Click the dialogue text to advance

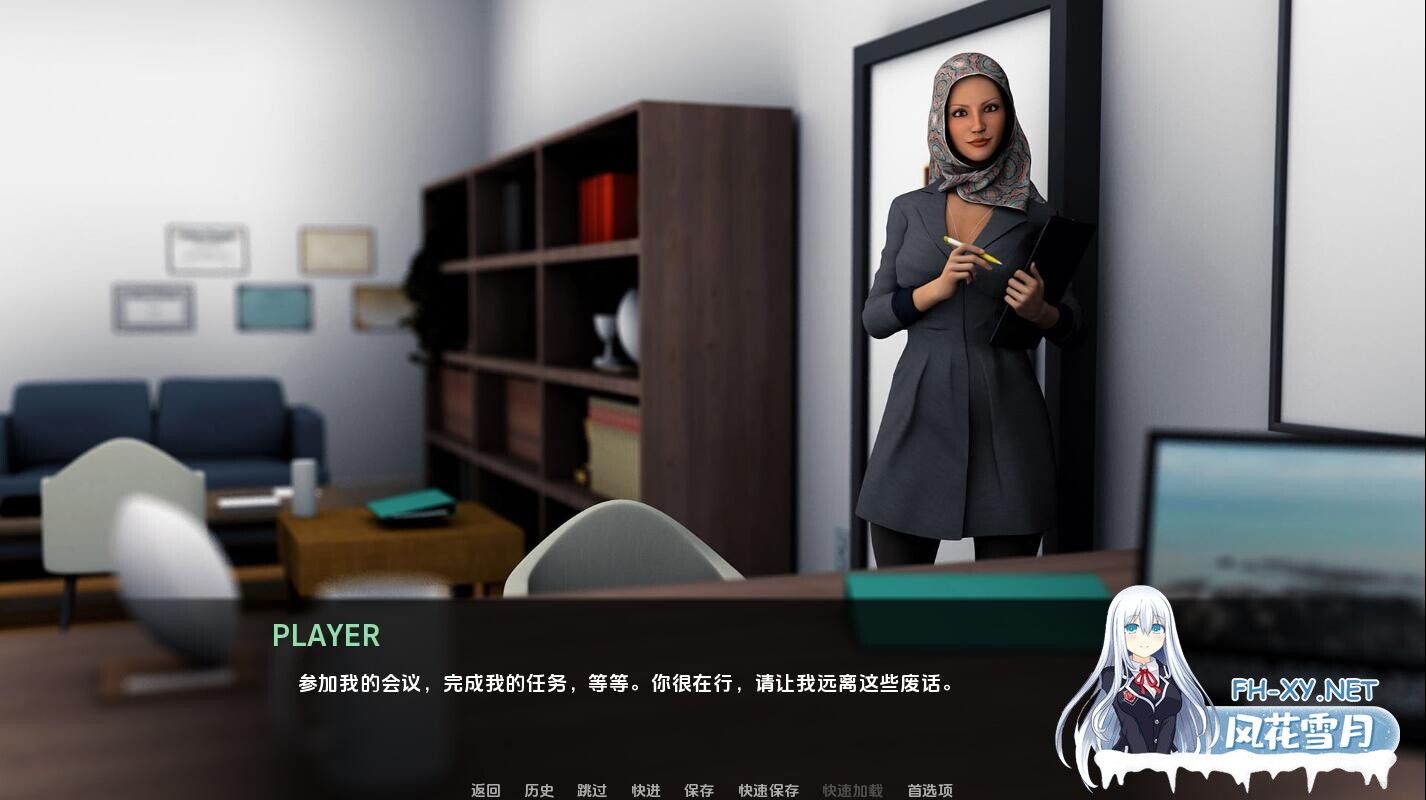click(x=623, y=685)
